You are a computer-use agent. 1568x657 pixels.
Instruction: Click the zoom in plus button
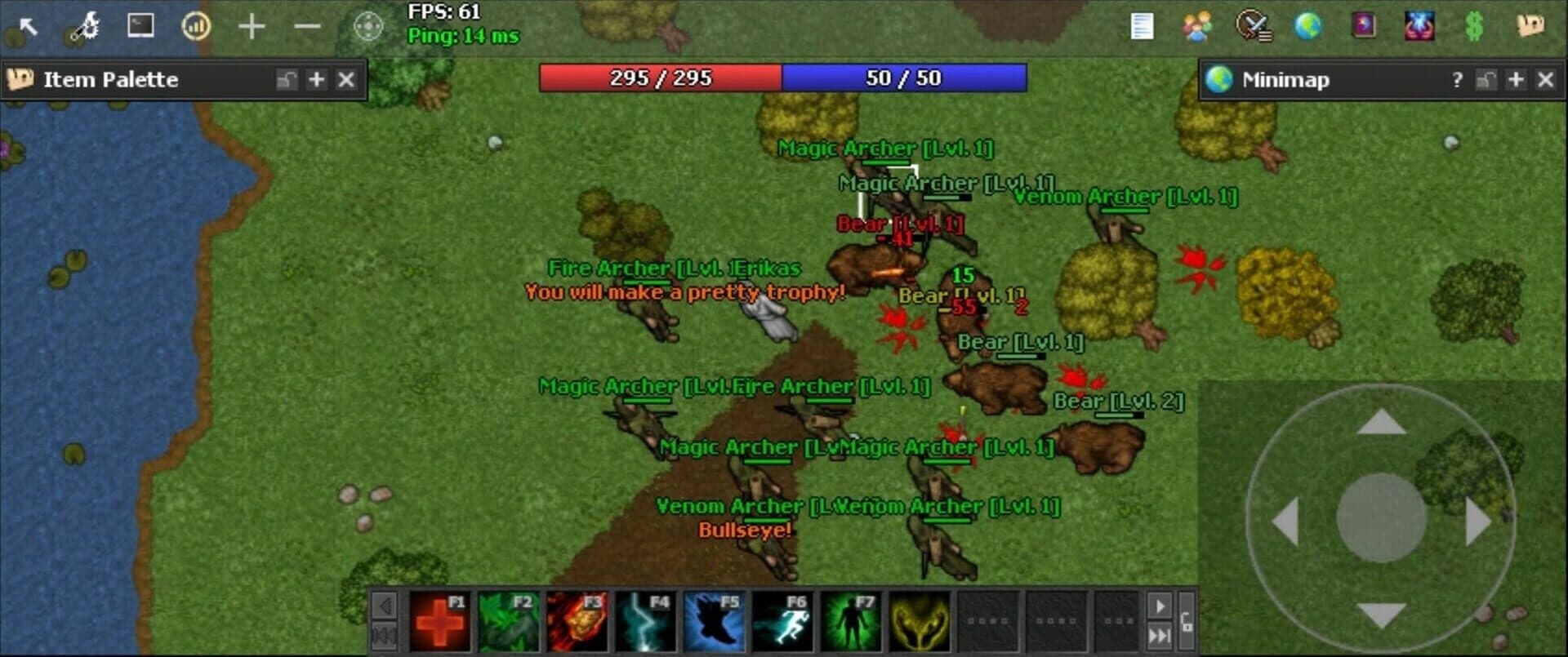tap(251, 27)
